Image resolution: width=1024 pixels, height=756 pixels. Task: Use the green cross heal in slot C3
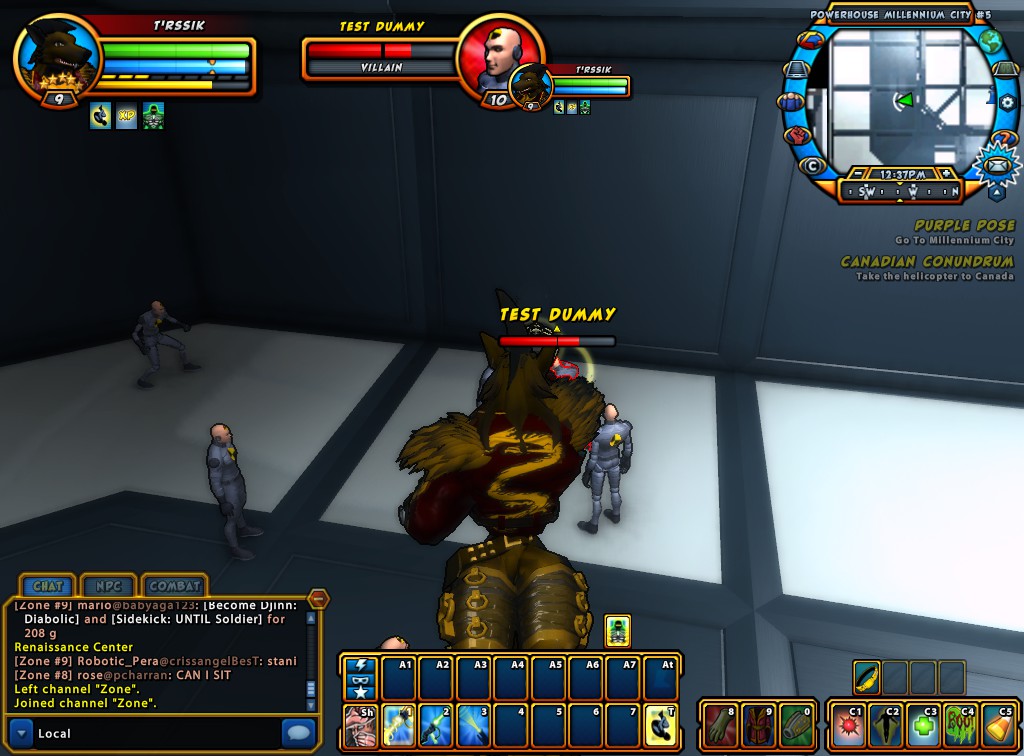tap(924, 725)
